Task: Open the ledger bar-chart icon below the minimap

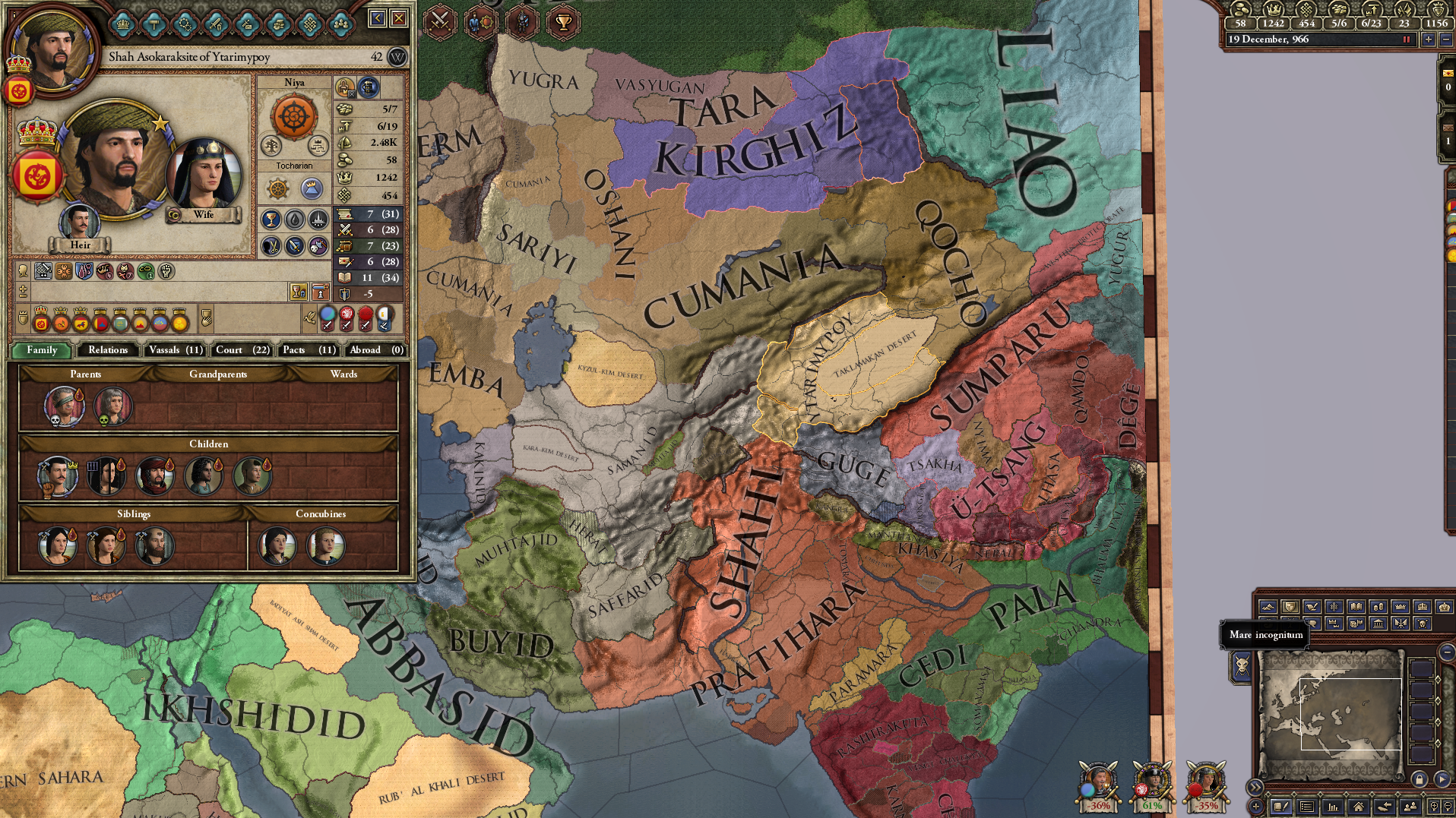Action: [x=1334, y=807]
